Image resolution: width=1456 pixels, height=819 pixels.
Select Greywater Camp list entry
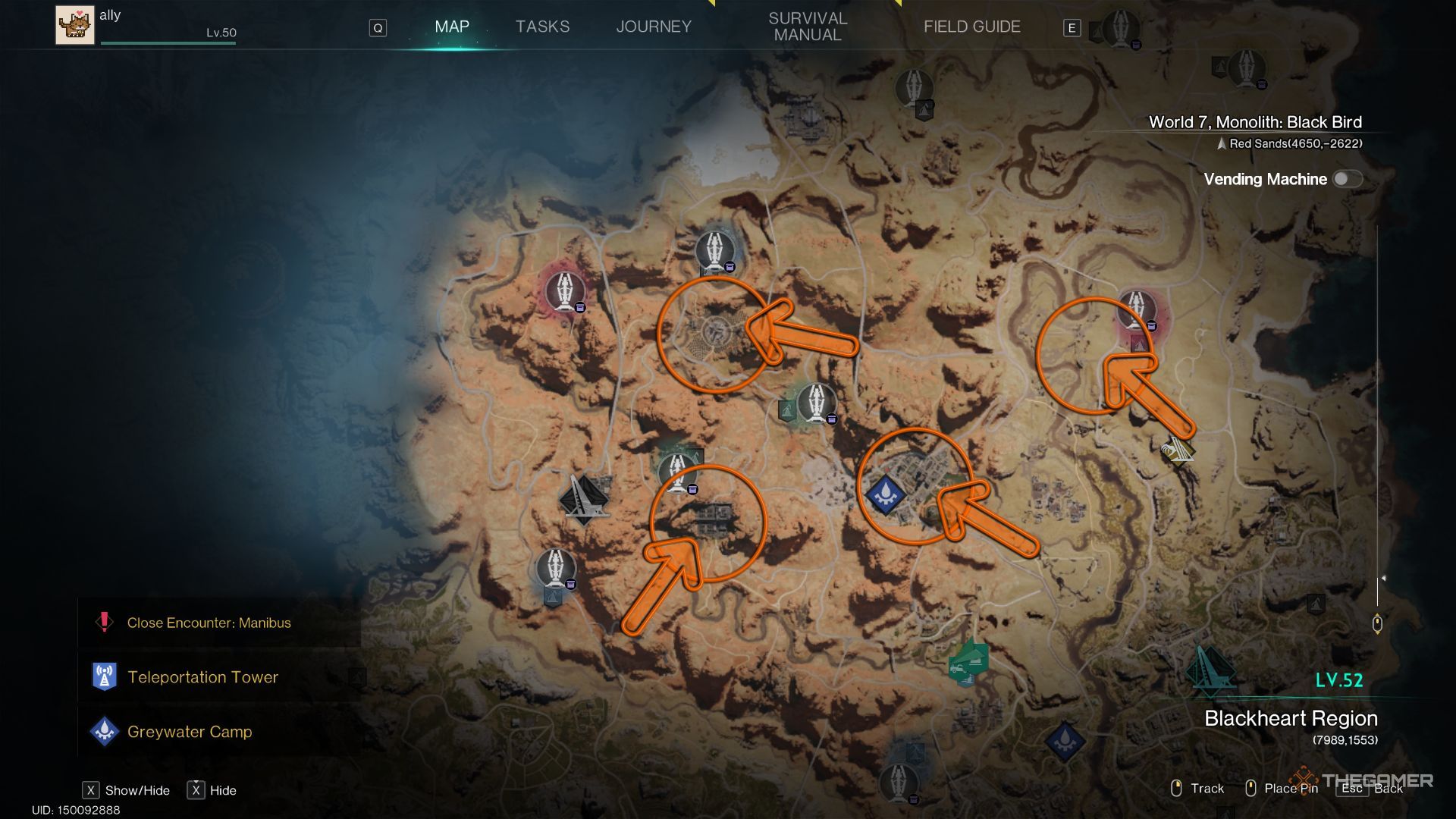click(x=190, y=732)
